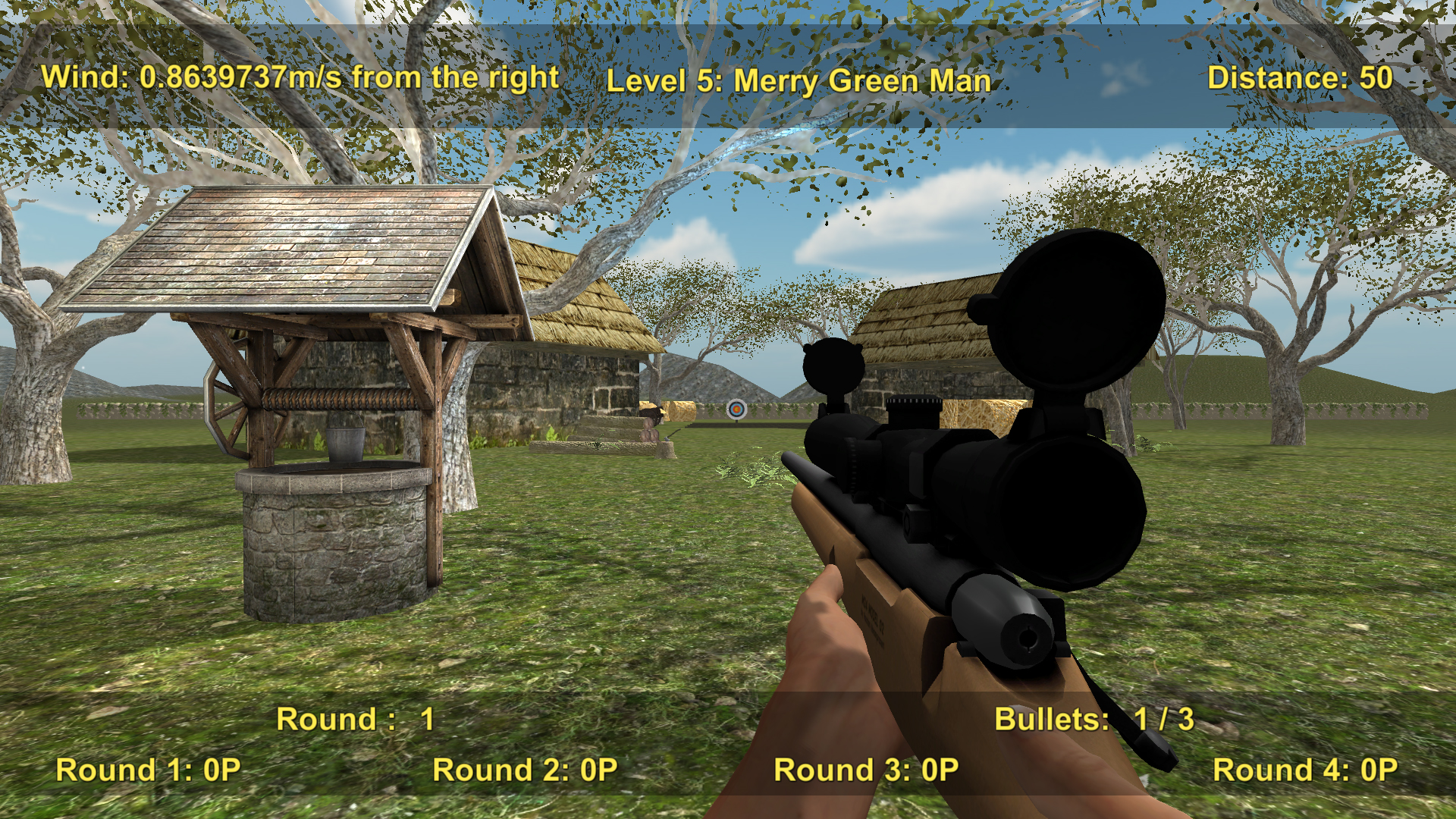Screen dimensions: 1456x819
Task: Select the Round 1: 0P score tab
Action: tap(149, 770)
